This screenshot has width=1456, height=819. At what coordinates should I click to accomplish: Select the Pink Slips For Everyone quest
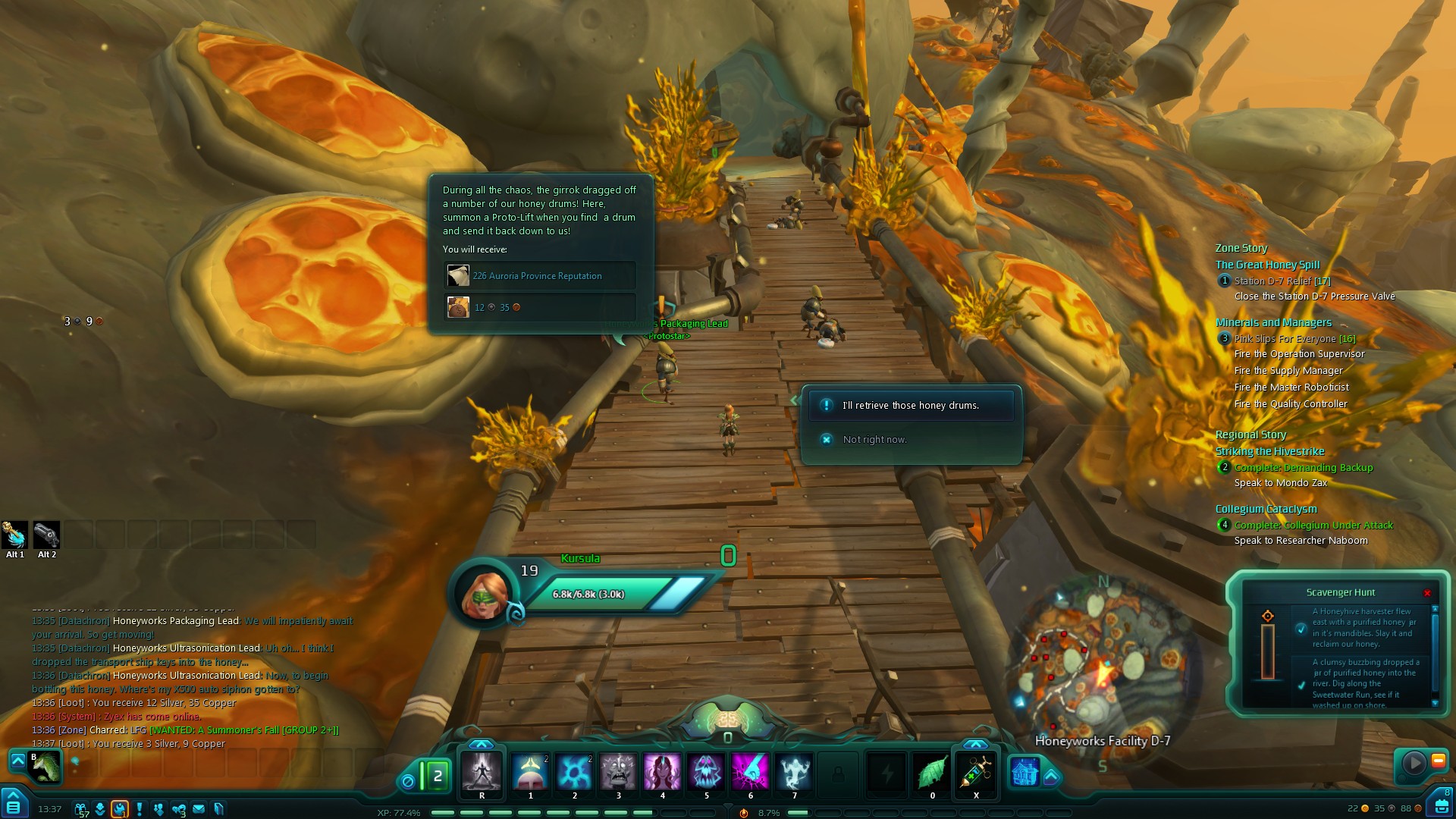[x=1294, y=339]
